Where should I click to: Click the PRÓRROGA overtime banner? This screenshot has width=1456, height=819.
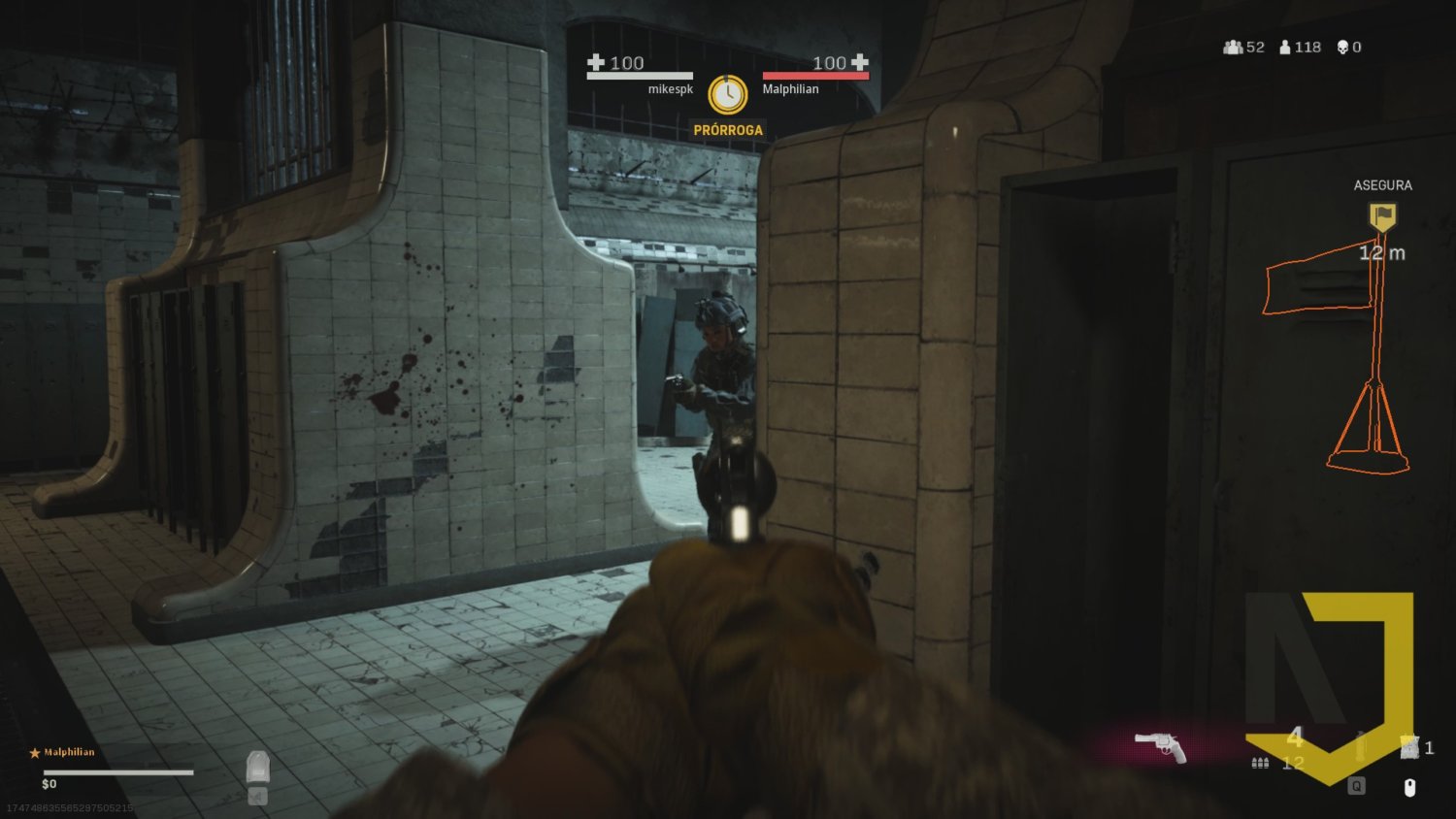(x=729, y=128)
